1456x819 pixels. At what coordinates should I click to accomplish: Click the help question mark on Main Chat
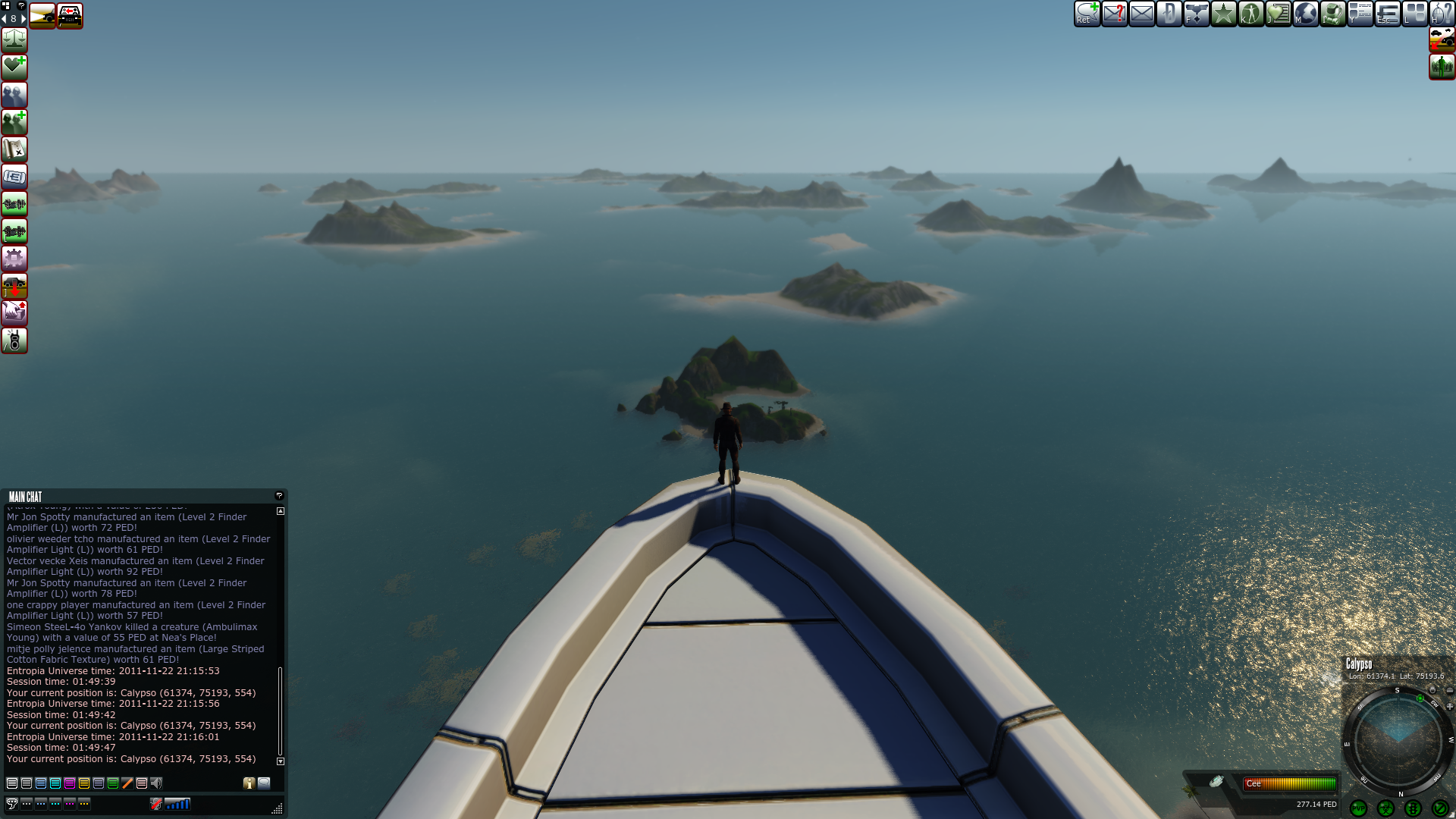[x=278, y=495]
